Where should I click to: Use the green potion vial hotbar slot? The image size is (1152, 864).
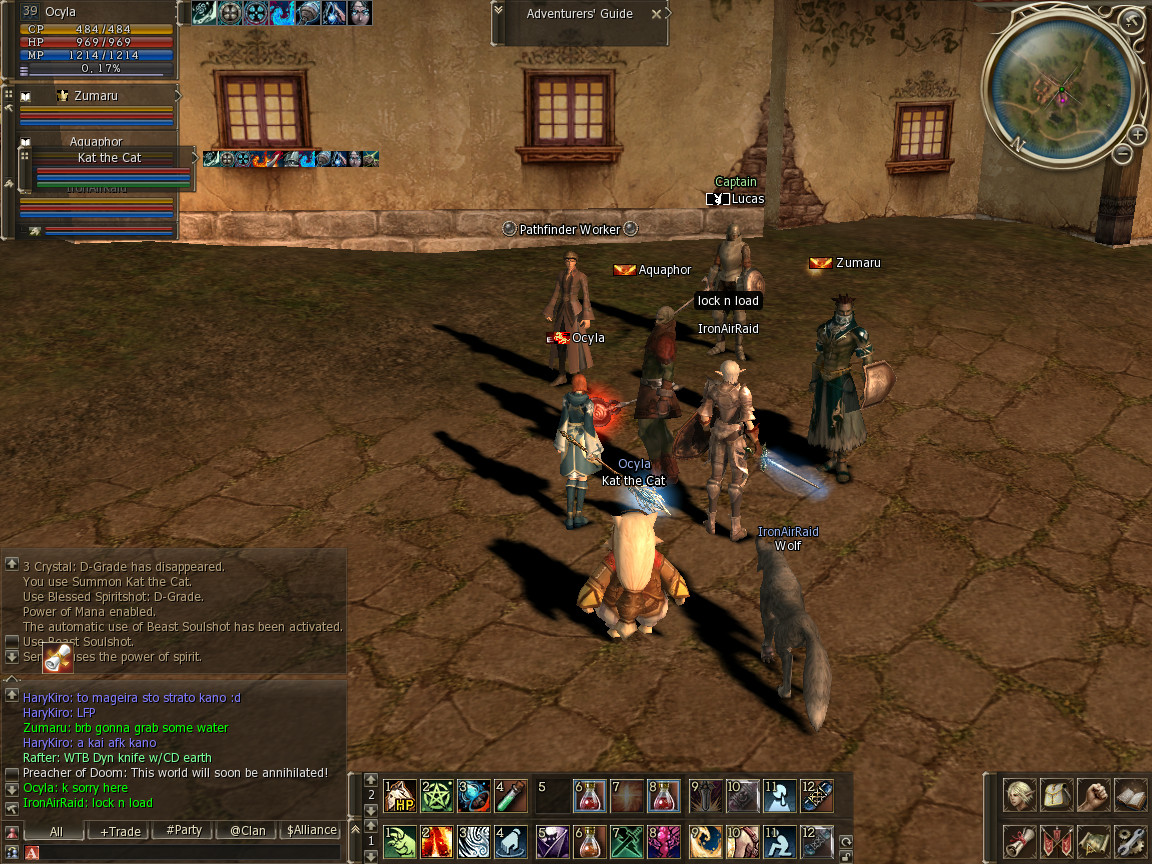tap(511, 796)
